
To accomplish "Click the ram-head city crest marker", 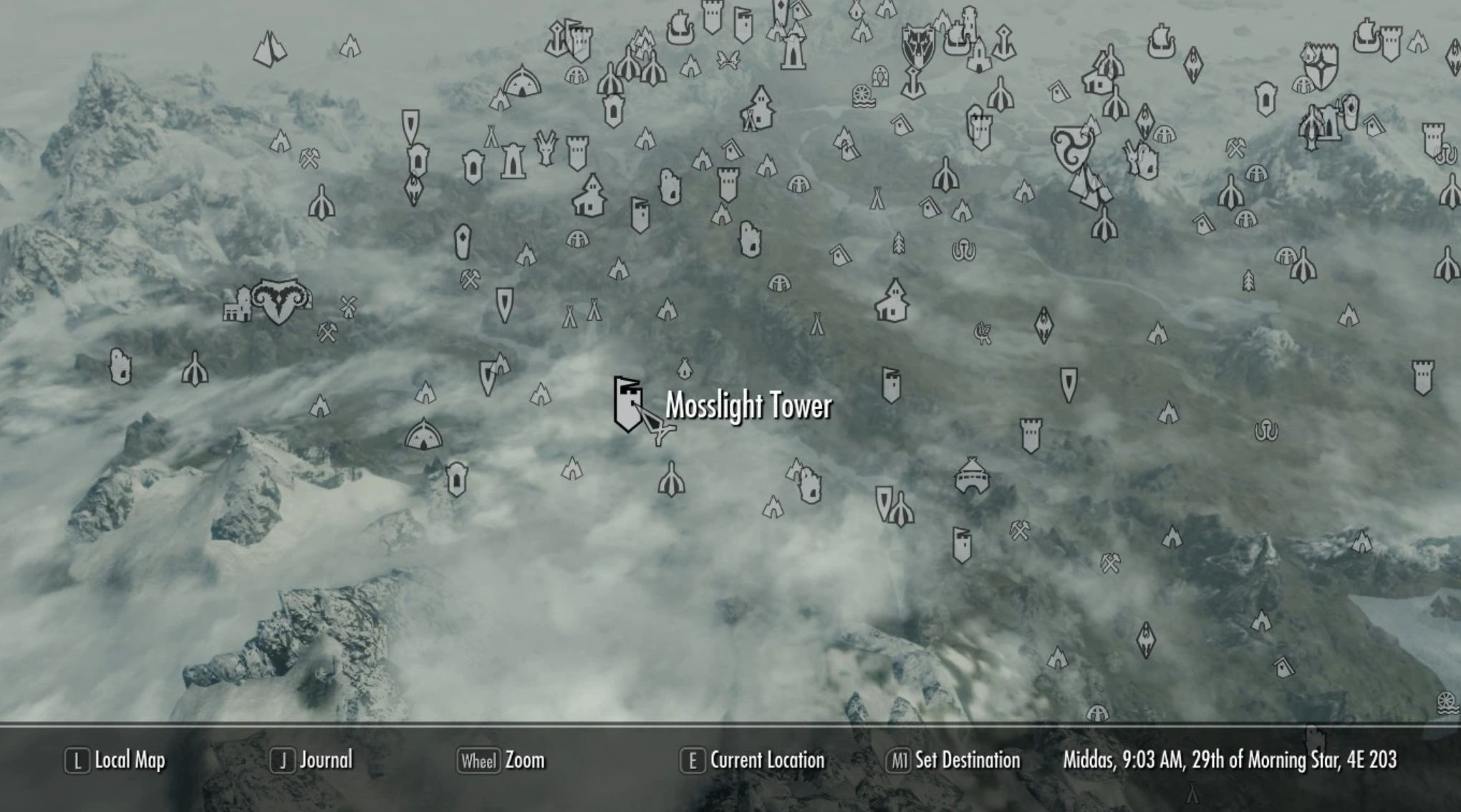I will tap(281, 301).
